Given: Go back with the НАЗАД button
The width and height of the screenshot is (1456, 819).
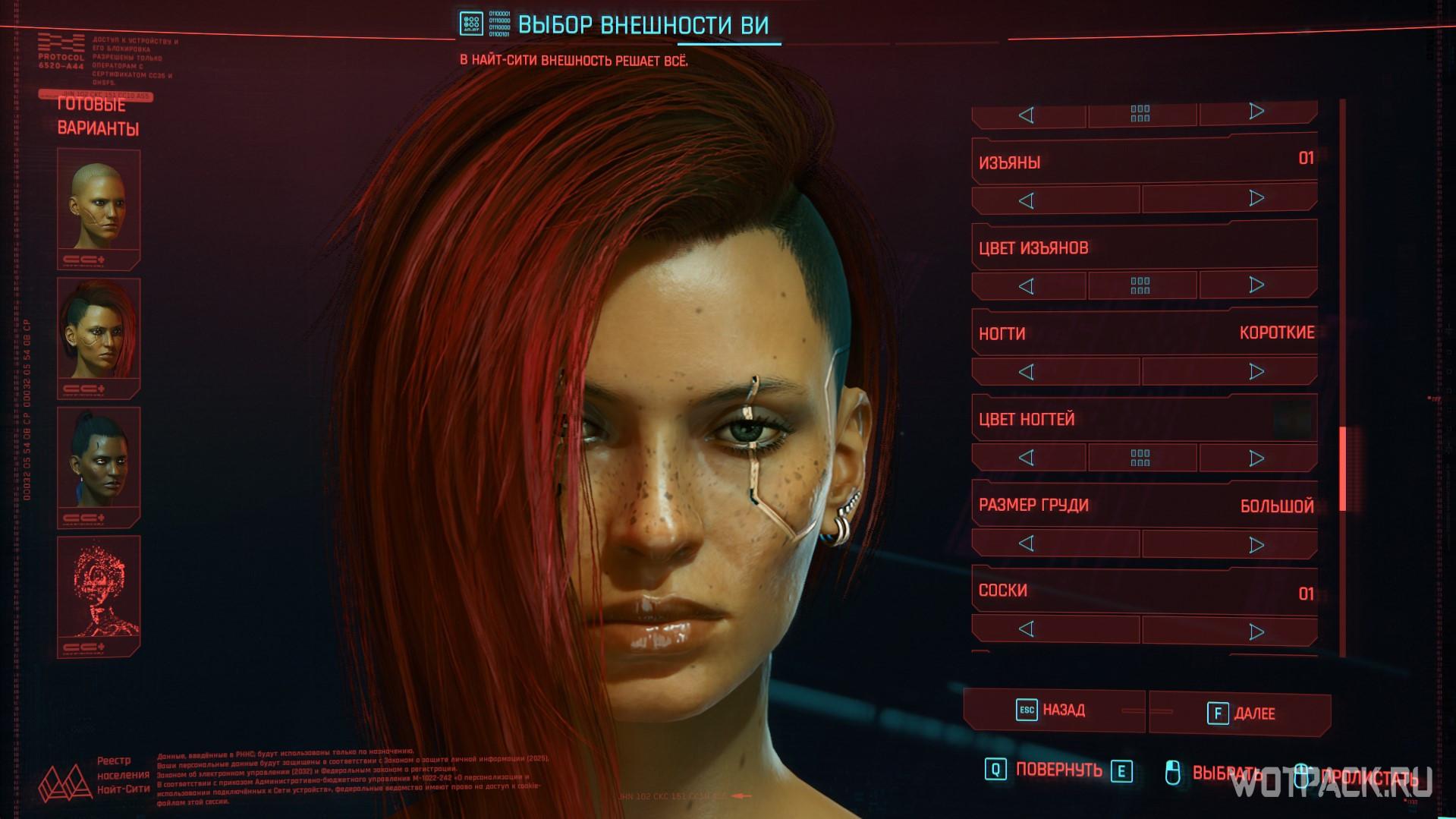Looking at the screenshot, I should tap(1053, 710).
